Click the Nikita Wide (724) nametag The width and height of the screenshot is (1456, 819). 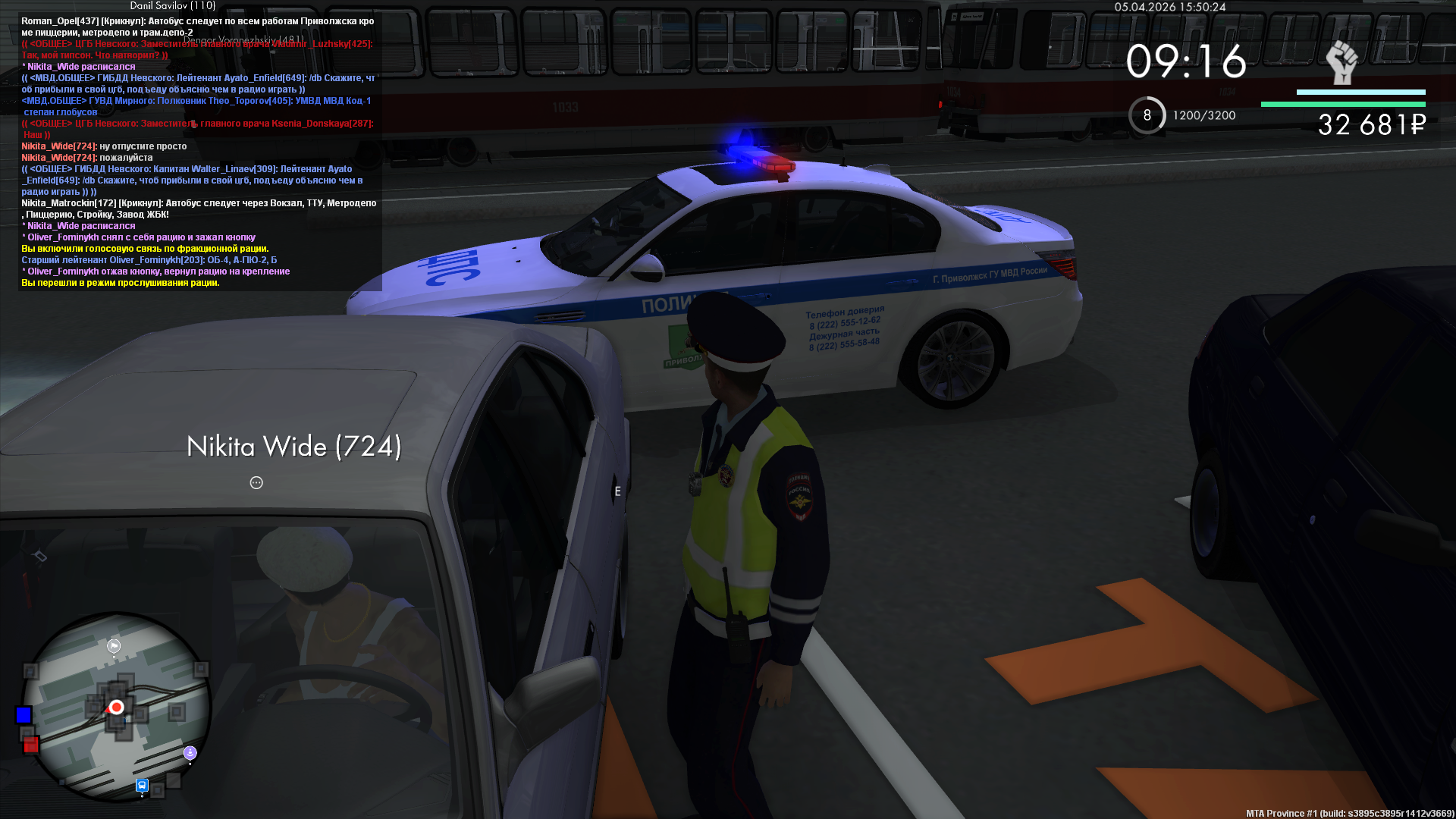coord(293,447)
